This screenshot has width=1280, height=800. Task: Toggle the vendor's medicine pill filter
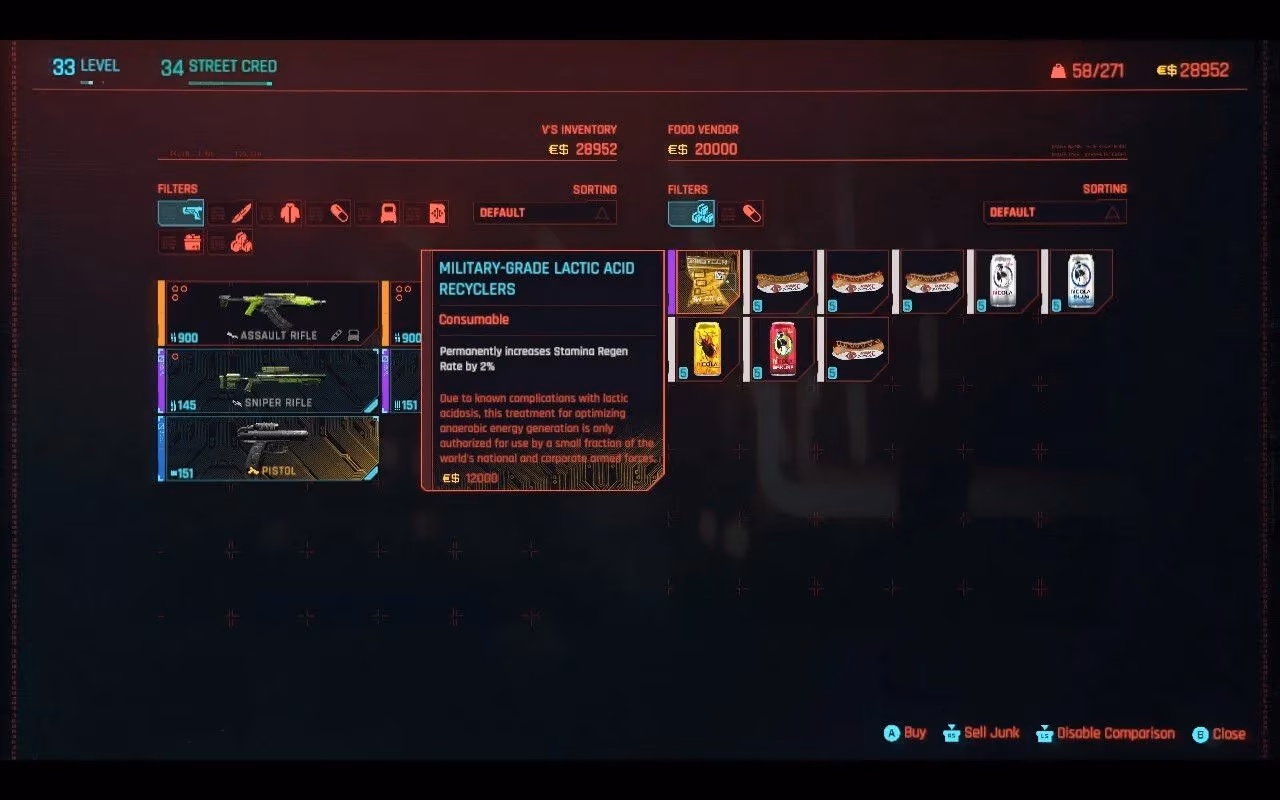coord(744,213)
